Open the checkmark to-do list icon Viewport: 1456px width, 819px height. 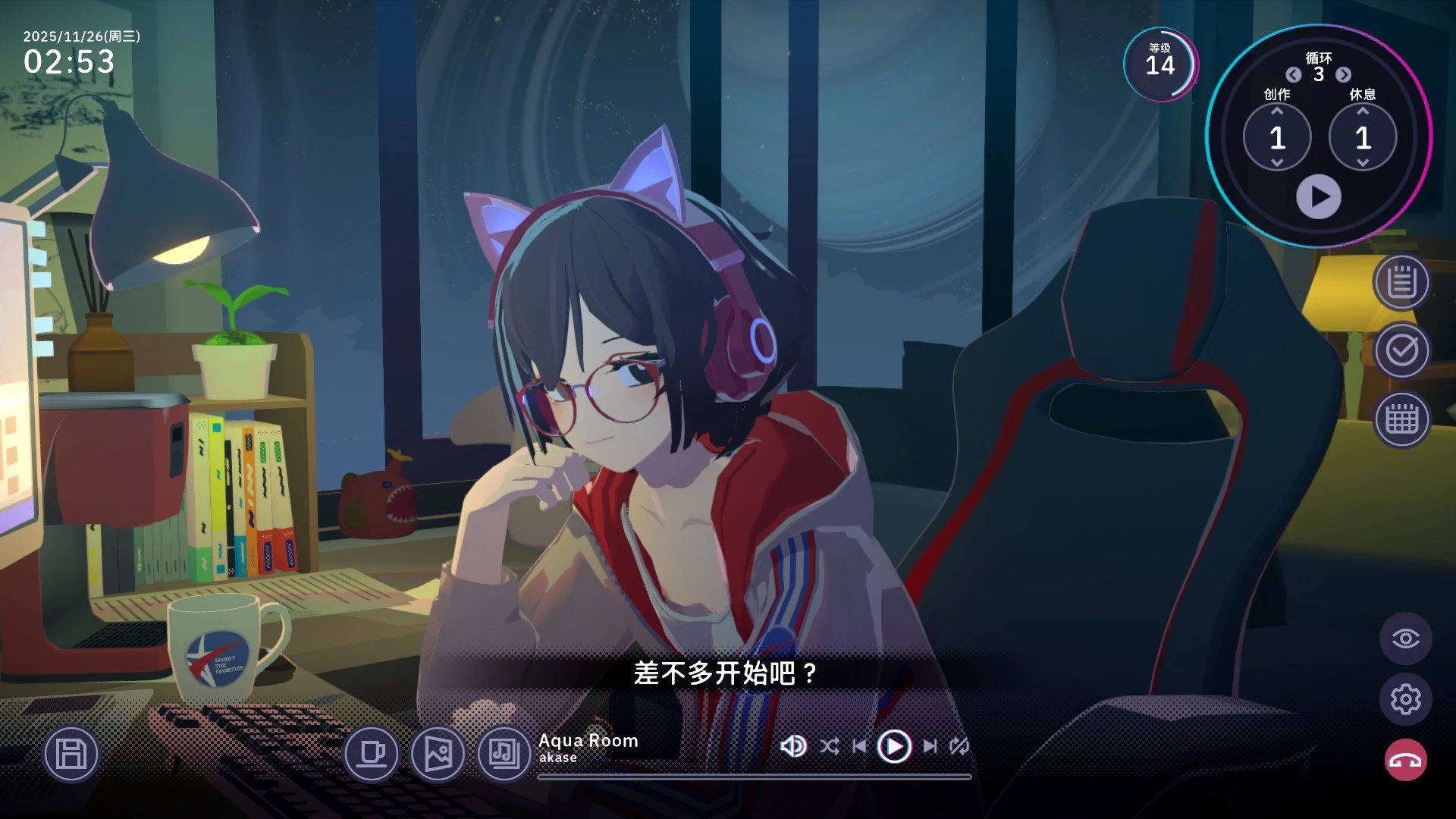1401,350
